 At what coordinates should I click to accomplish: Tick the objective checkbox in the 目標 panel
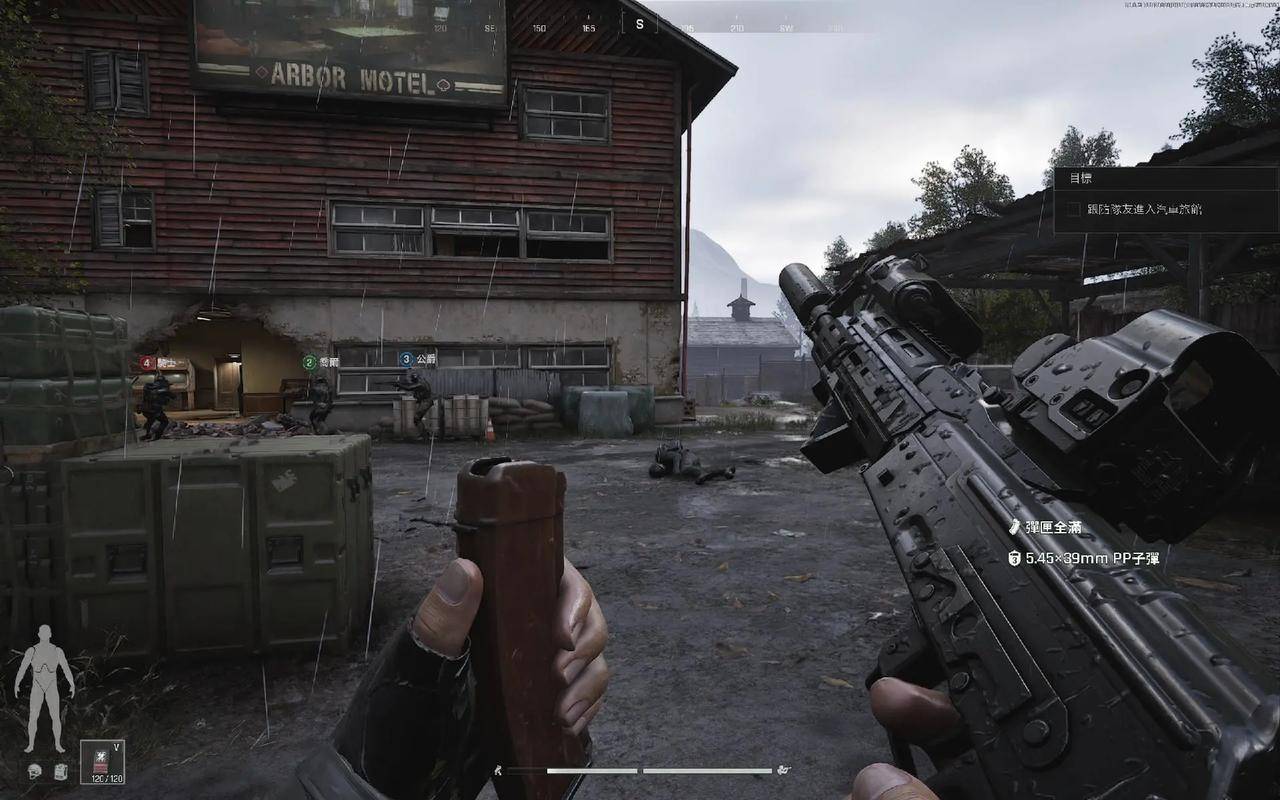[1073, 209]
